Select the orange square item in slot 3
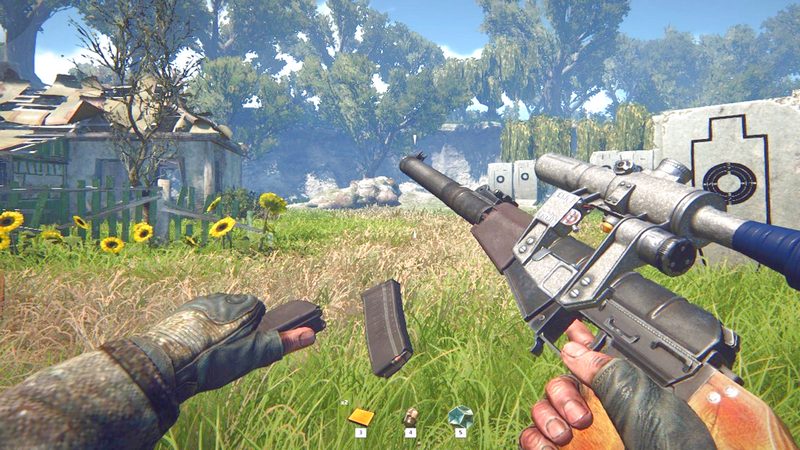 tap(361, 416)
